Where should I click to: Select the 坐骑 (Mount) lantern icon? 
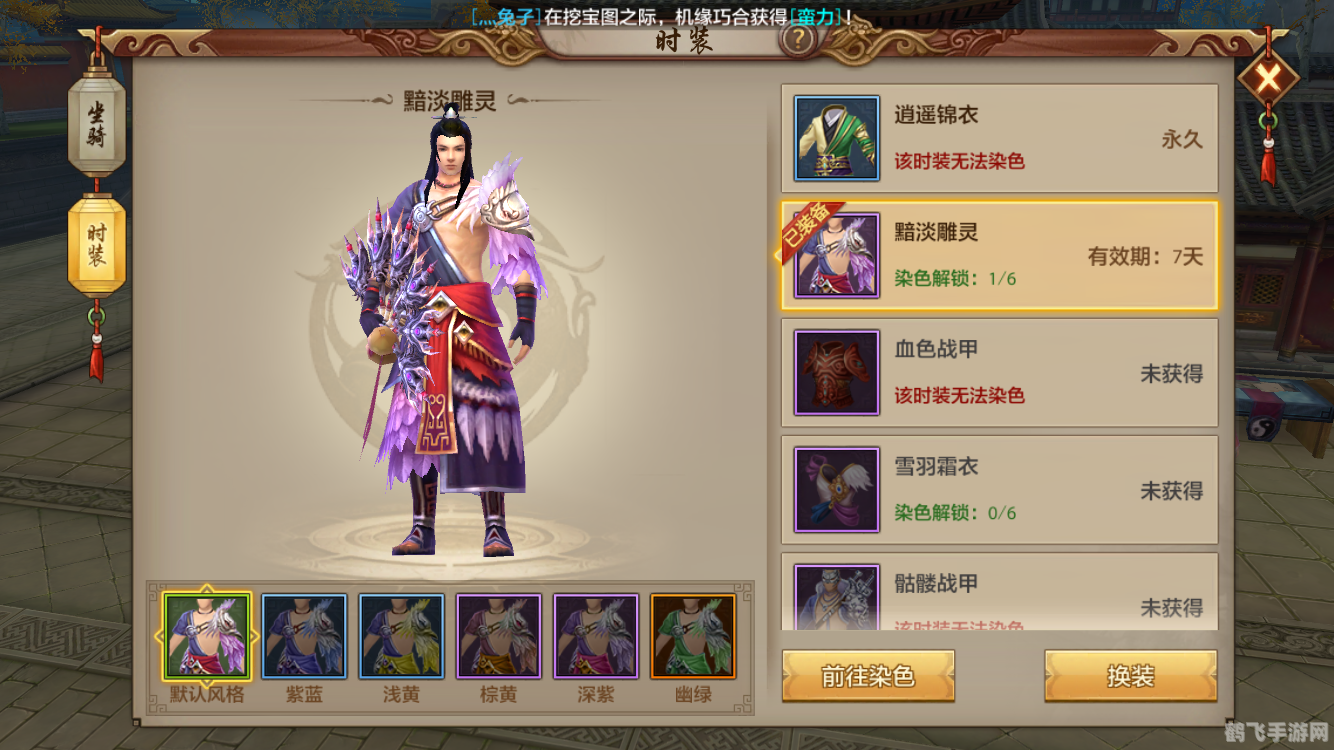[x=95, y=125]
